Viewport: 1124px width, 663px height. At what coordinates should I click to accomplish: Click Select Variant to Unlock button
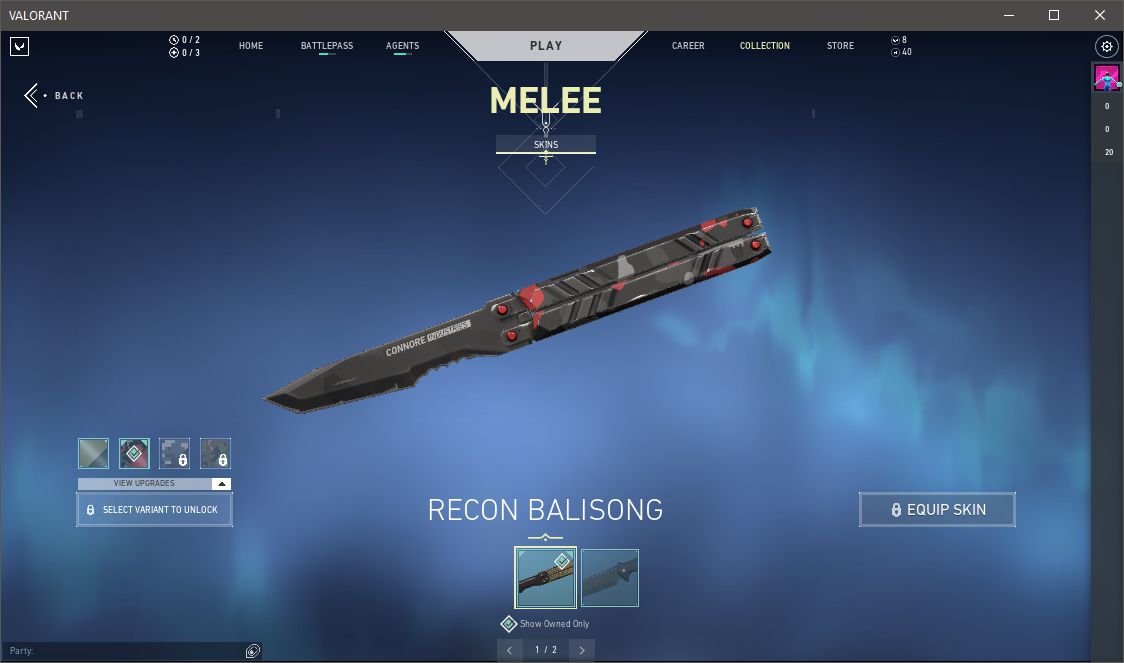pyautogui.click(x=154, y=510)
